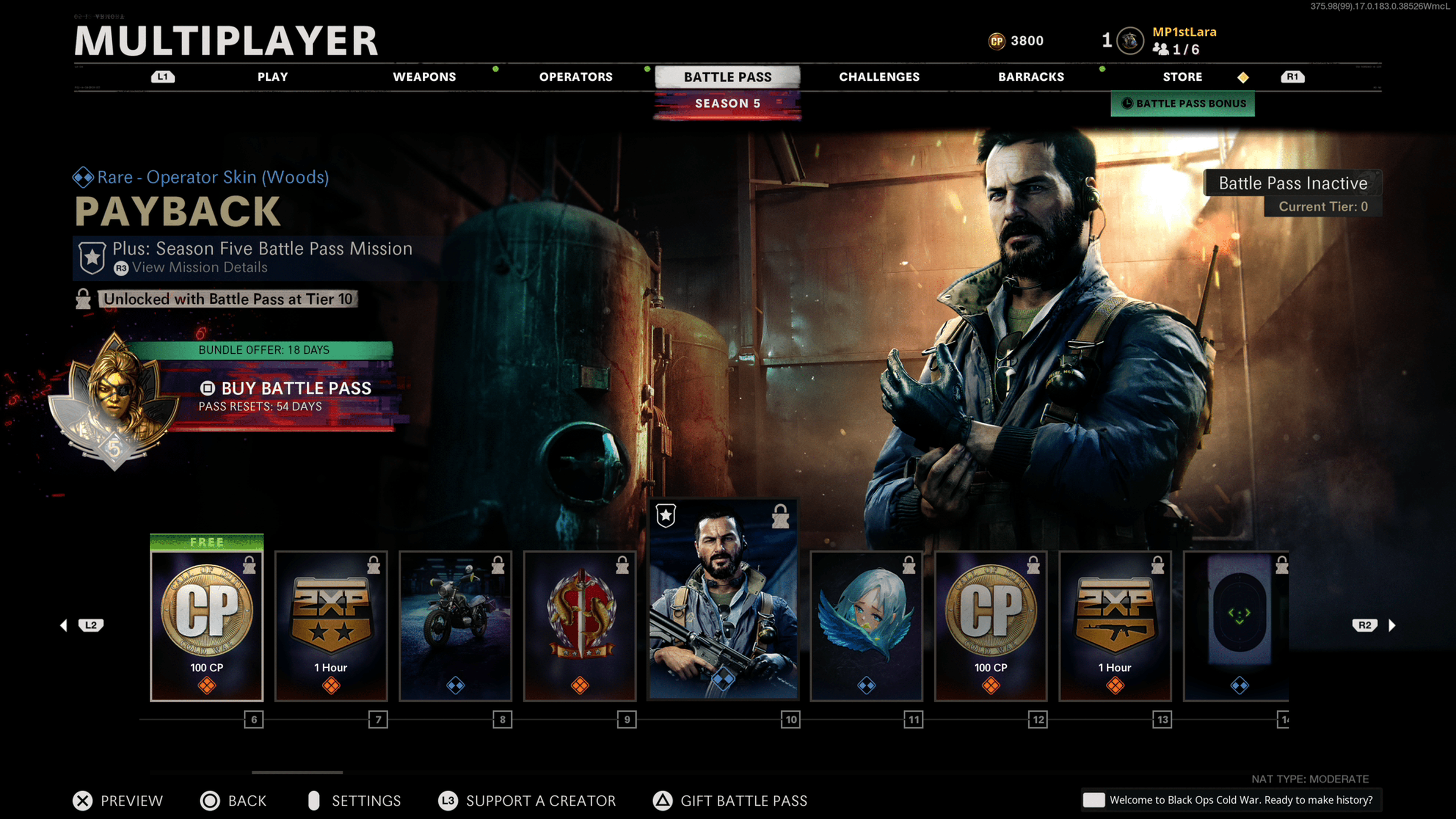Open the Battle Pass Bonus banner
The width and height of the screenshot is (1456, 819).
tap(1183, 104)
